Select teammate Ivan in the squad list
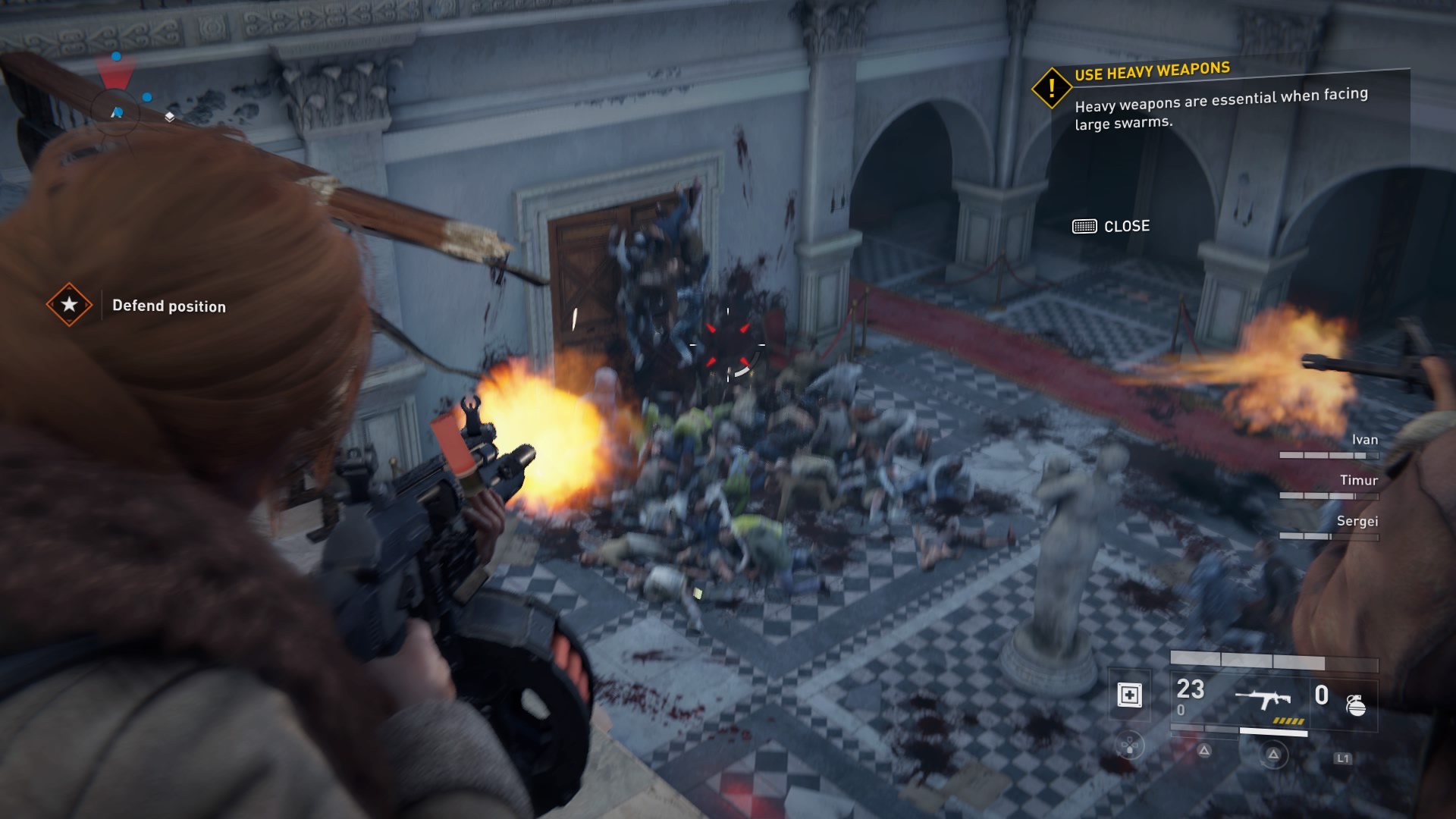Image resolution: width=1456 pixels, height=819 pixels. (1364, 440)
